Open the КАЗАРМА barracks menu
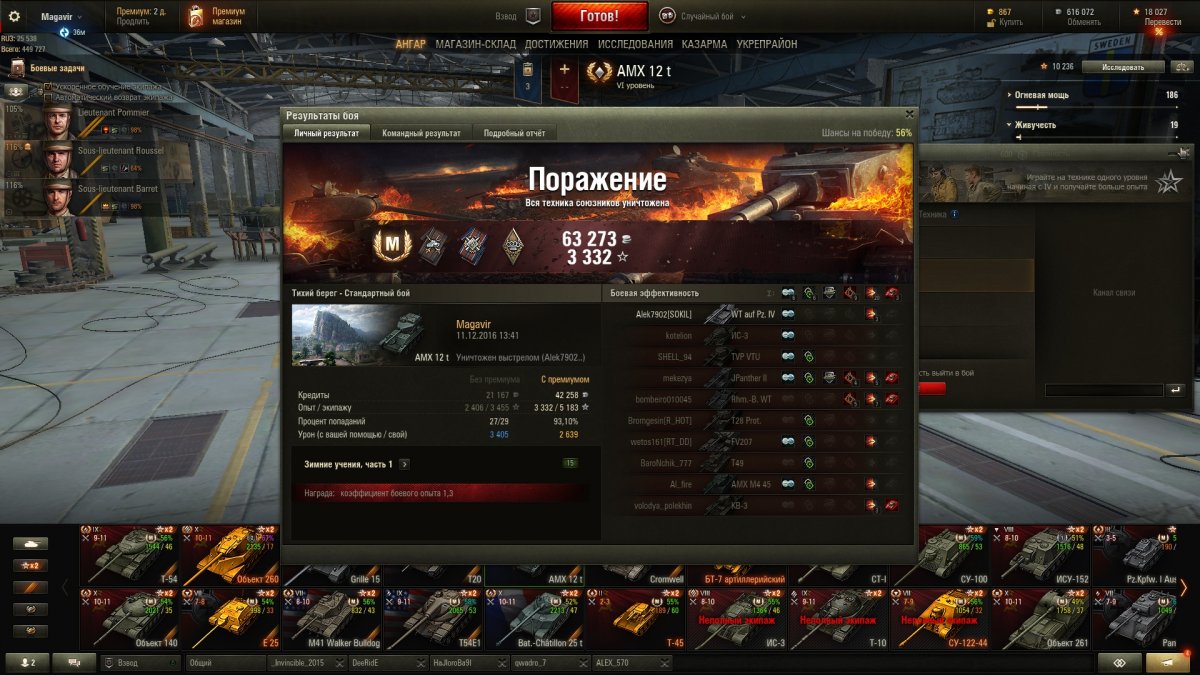 coord(704,44)
